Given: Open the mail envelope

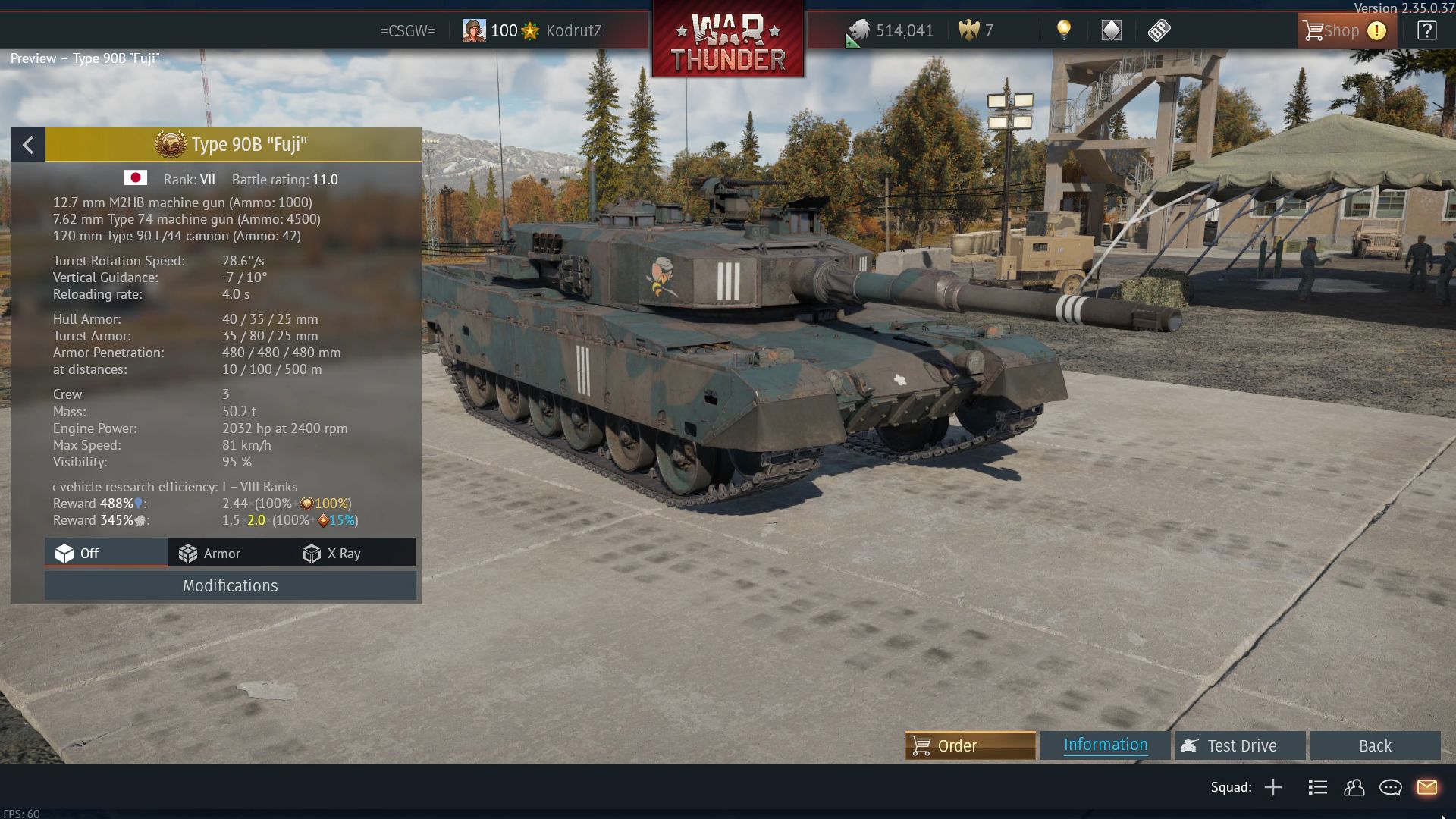Looking at the screenshot, I should pyautogui.click(x=1426, y=787).
